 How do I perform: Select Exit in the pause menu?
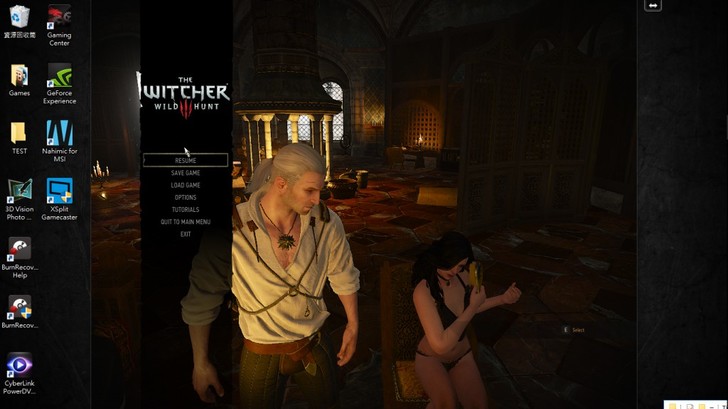185,234
